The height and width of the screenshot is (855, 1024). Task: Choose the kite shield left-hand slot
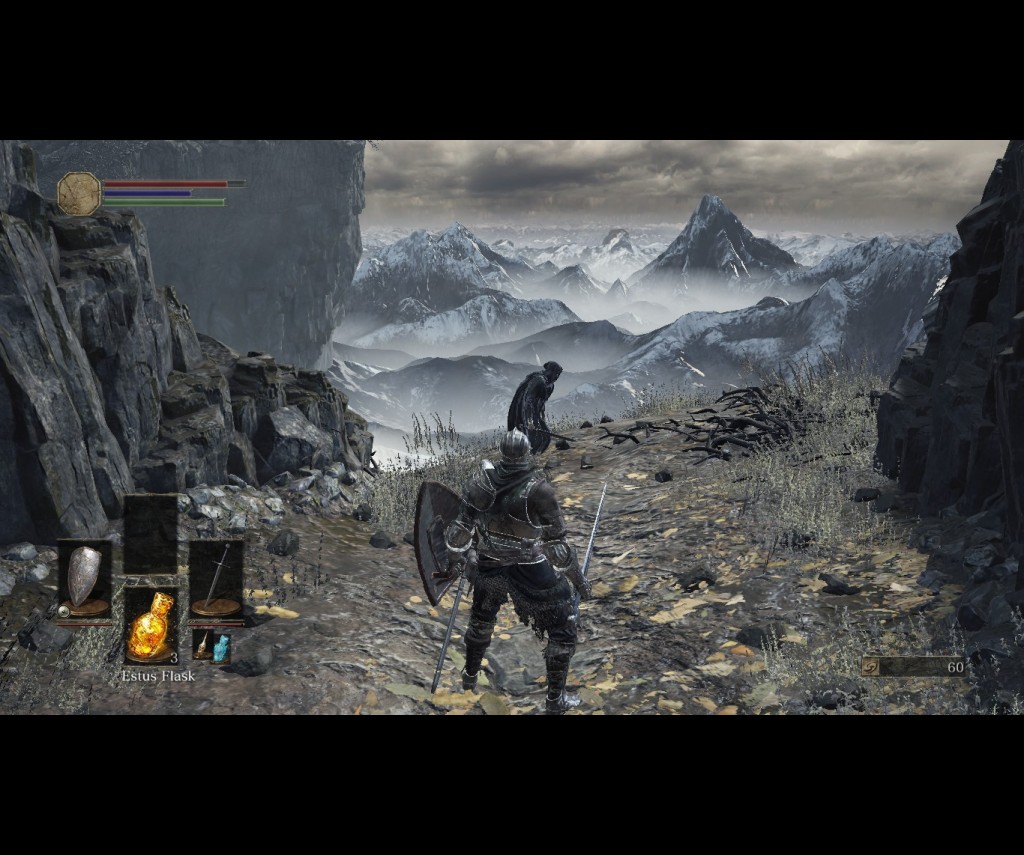coord(85,580)
